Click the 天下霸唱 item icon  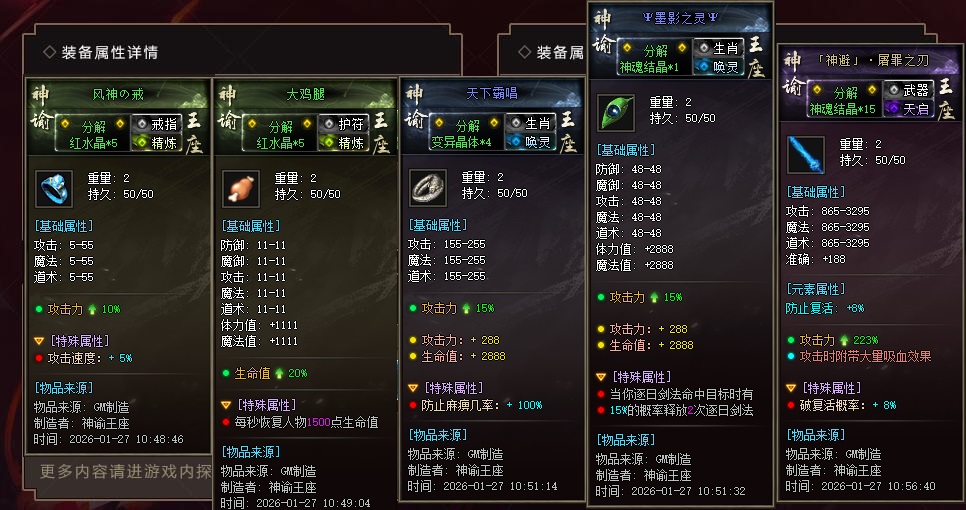pos(427,189)
